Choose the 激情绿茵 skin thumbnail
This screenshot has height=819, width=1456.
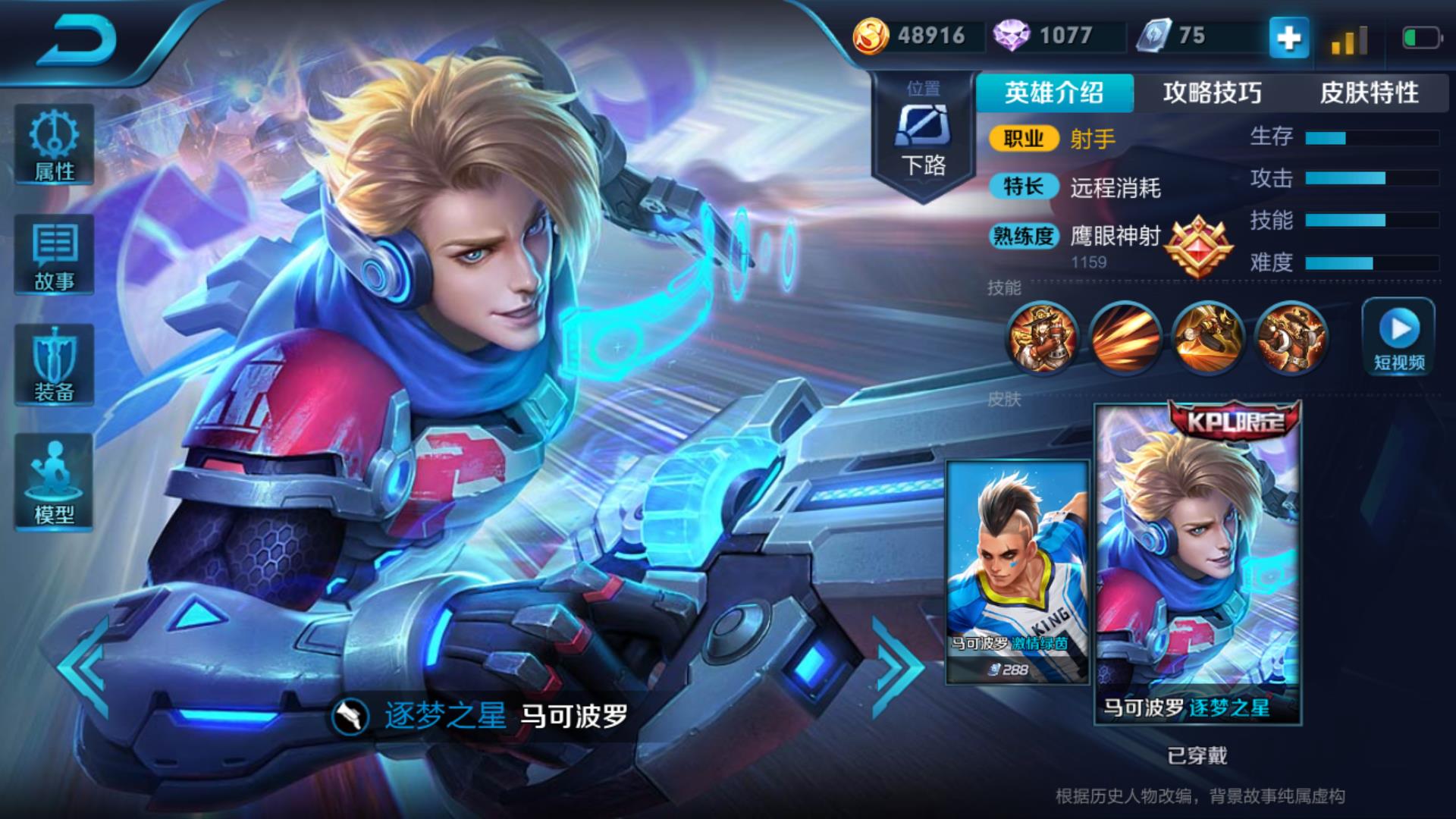tap(1017, 573)
